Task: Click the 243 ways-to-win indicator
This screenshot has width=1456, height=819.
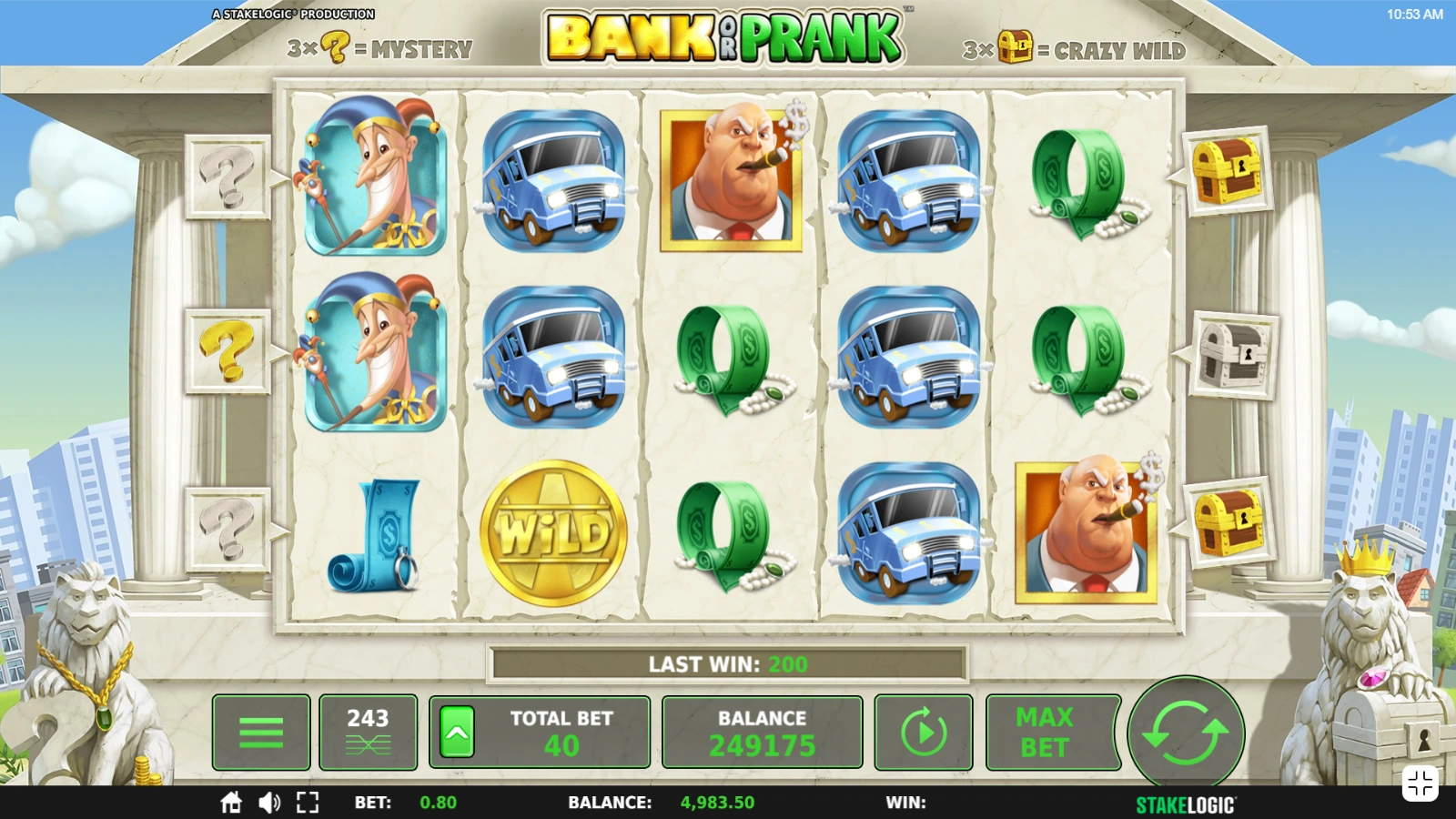Action: click(x=369, y=731)
